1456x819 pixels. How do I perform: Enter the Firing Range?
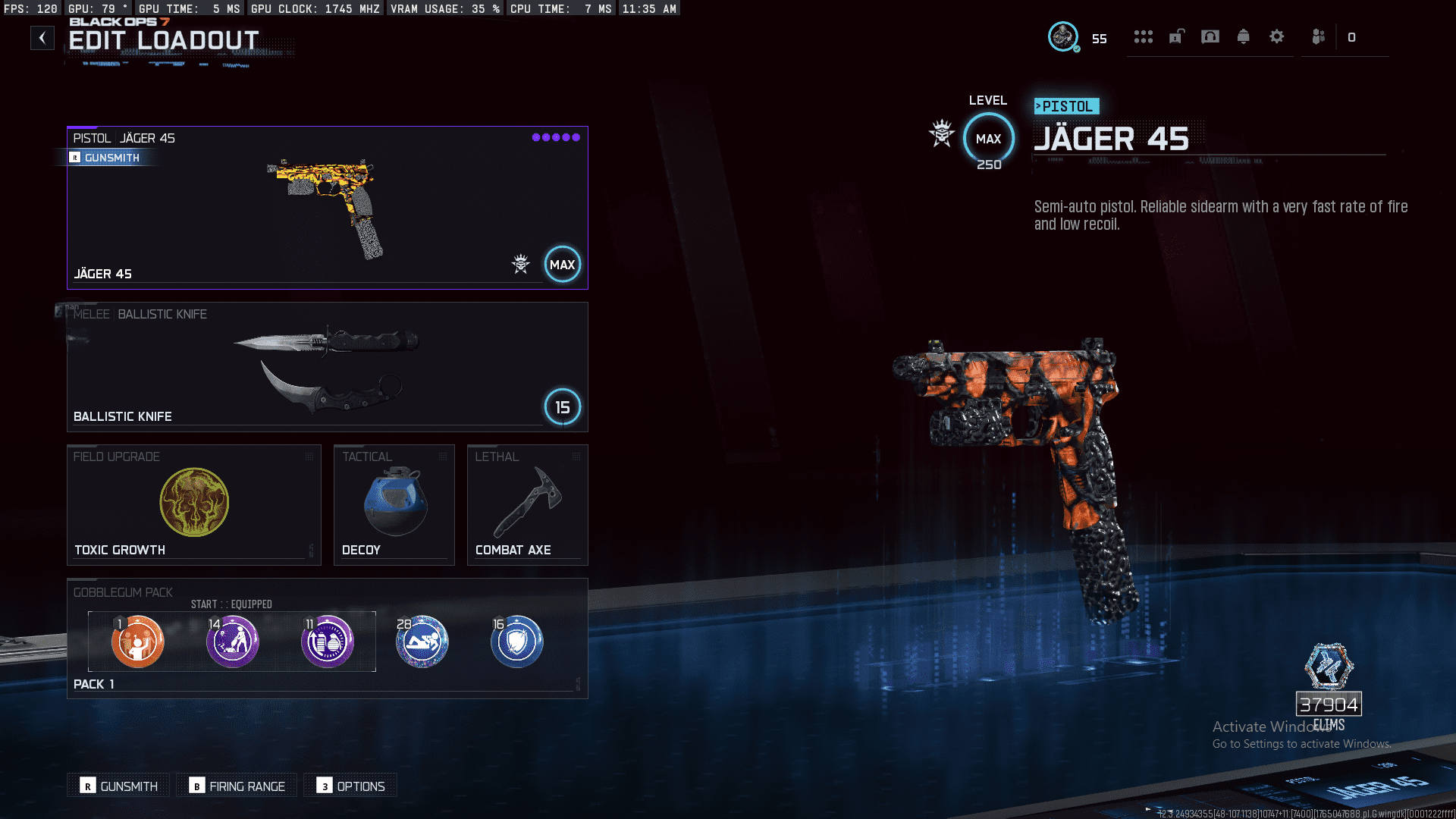[x=237, y=786]
